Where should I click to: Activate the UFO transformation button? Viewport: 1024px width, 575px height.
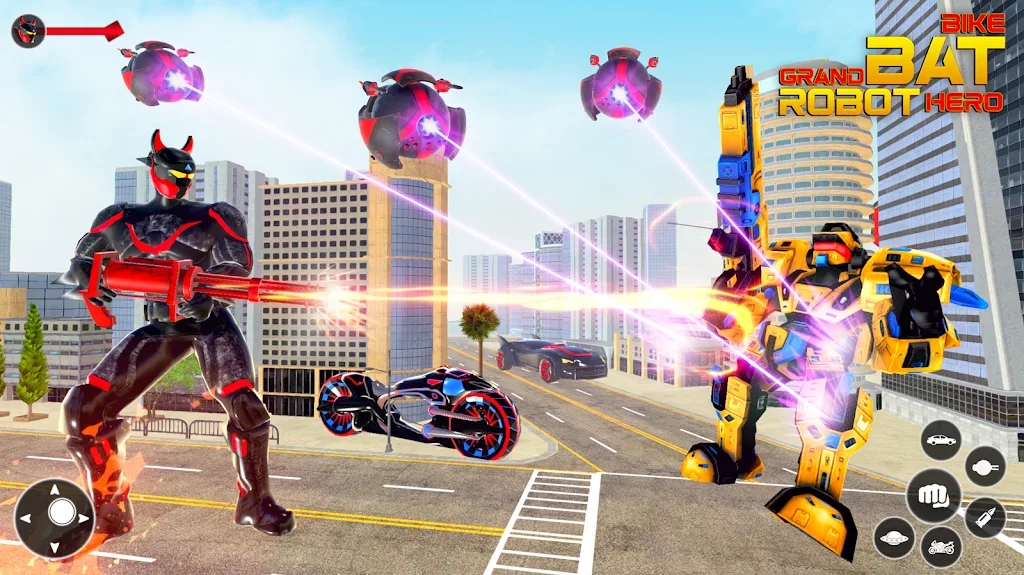pyautogui.click(x=893, y=537)
